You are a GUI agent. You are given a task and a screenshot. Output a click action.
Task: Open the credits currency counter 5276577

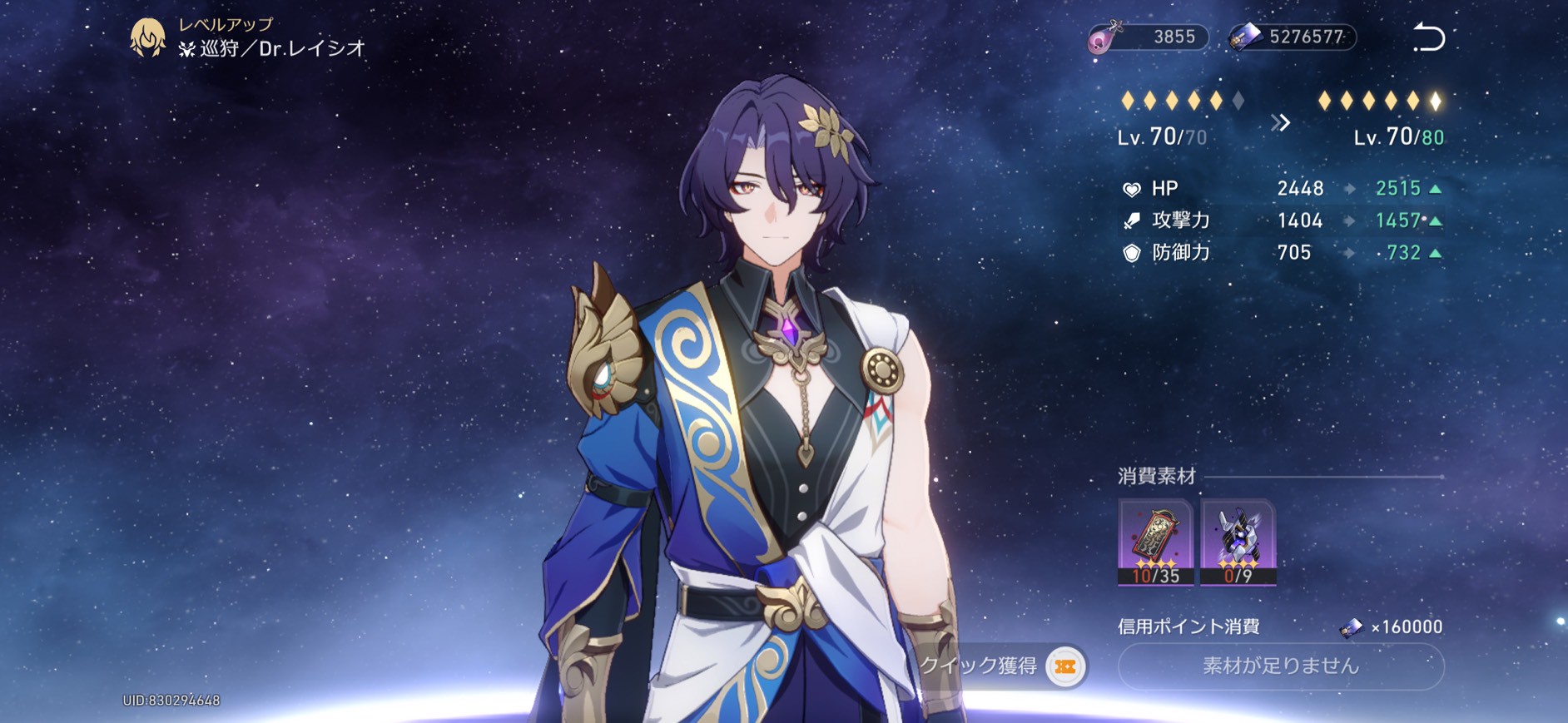pos(1293,37)
